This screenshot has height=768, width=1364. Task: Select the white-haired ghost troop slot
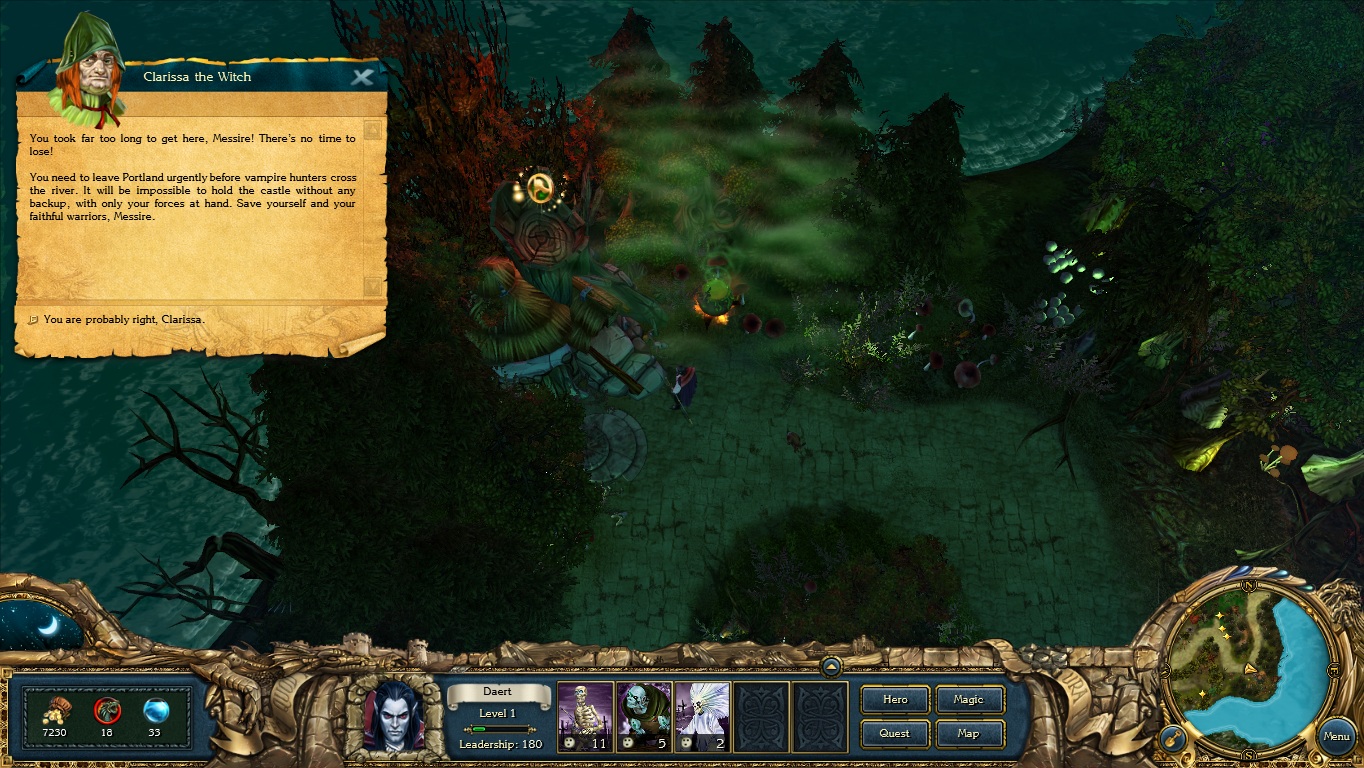tap(702, 716)
